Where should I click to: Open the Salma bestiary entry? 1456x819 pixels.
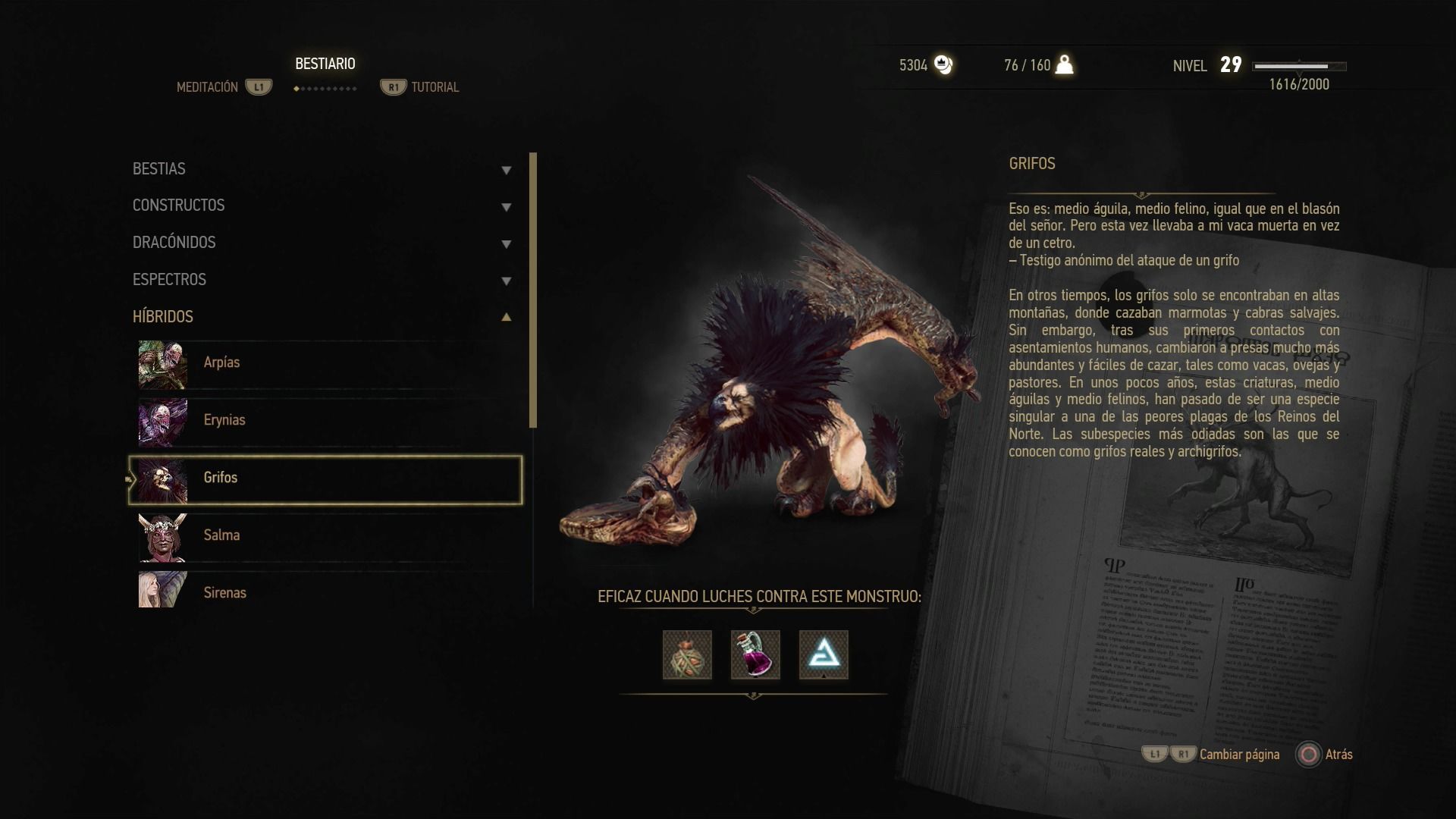(x=326, y=536)
